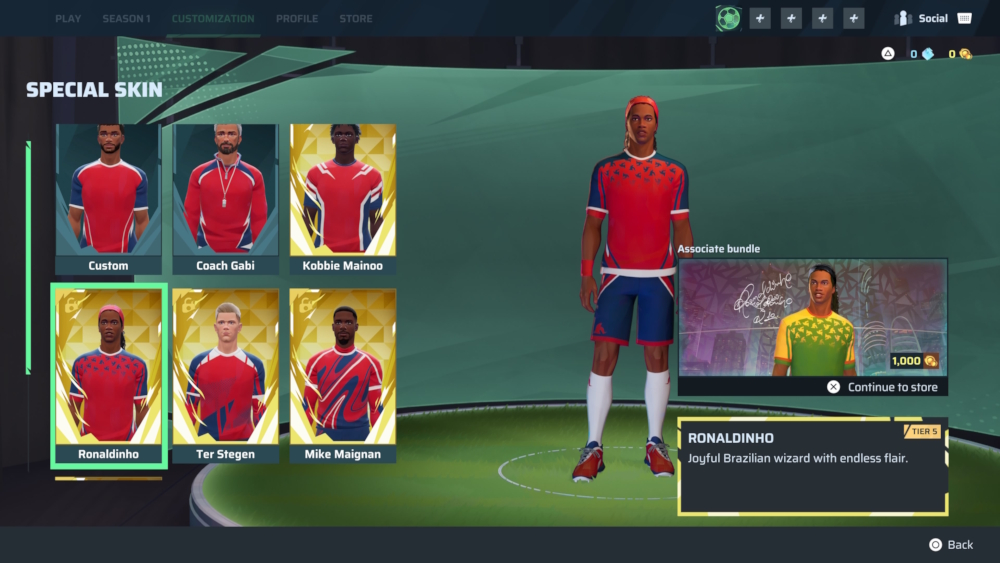The image size is (1000, 563).
Task: Open the Store tab
Action: pos(356,19)
